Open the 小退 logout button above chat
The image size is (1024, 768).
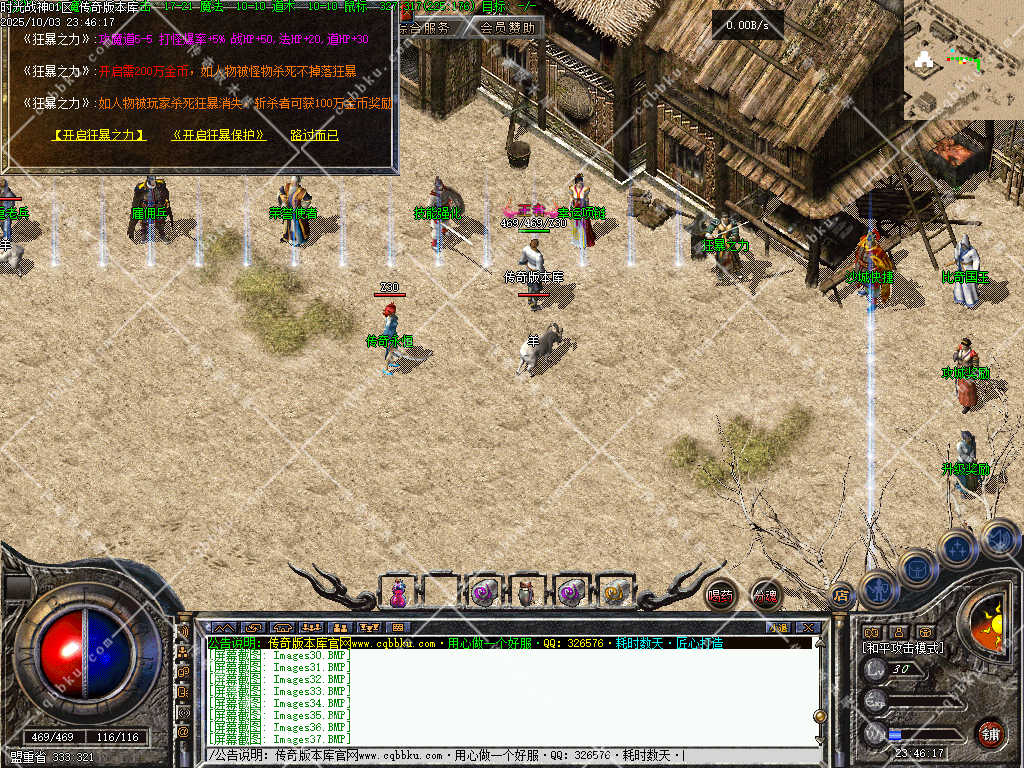[x=777, y=628]
